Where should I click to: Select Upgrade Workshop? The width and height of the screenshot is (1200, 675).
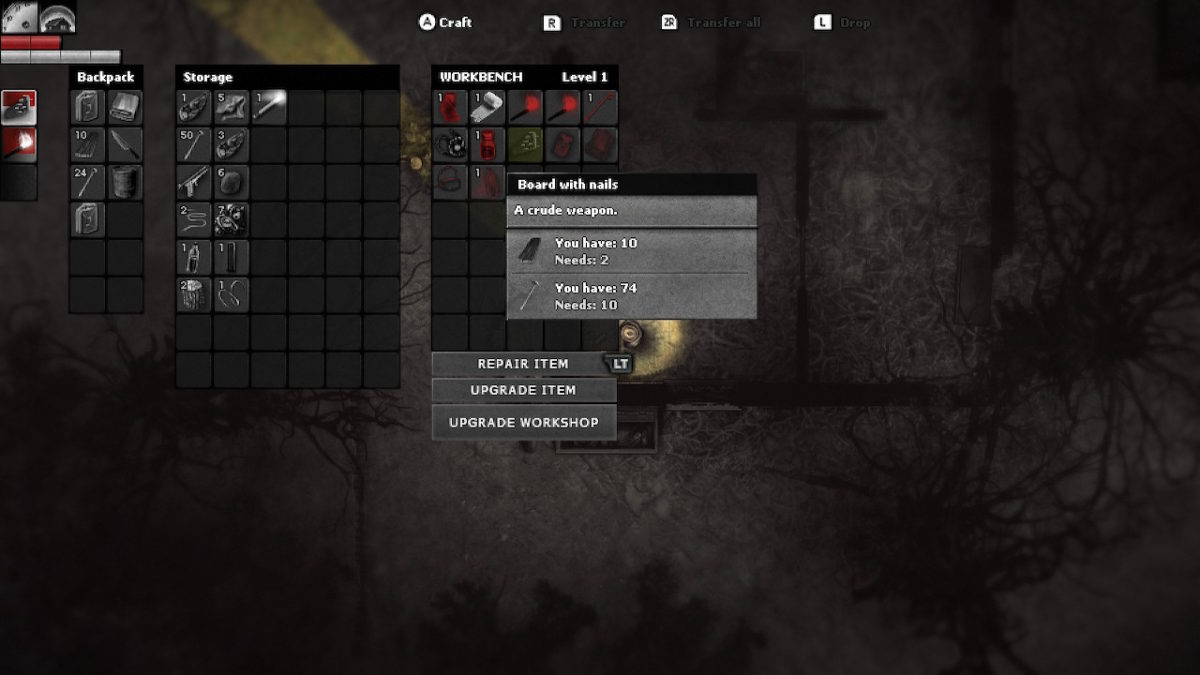(523, 422)
